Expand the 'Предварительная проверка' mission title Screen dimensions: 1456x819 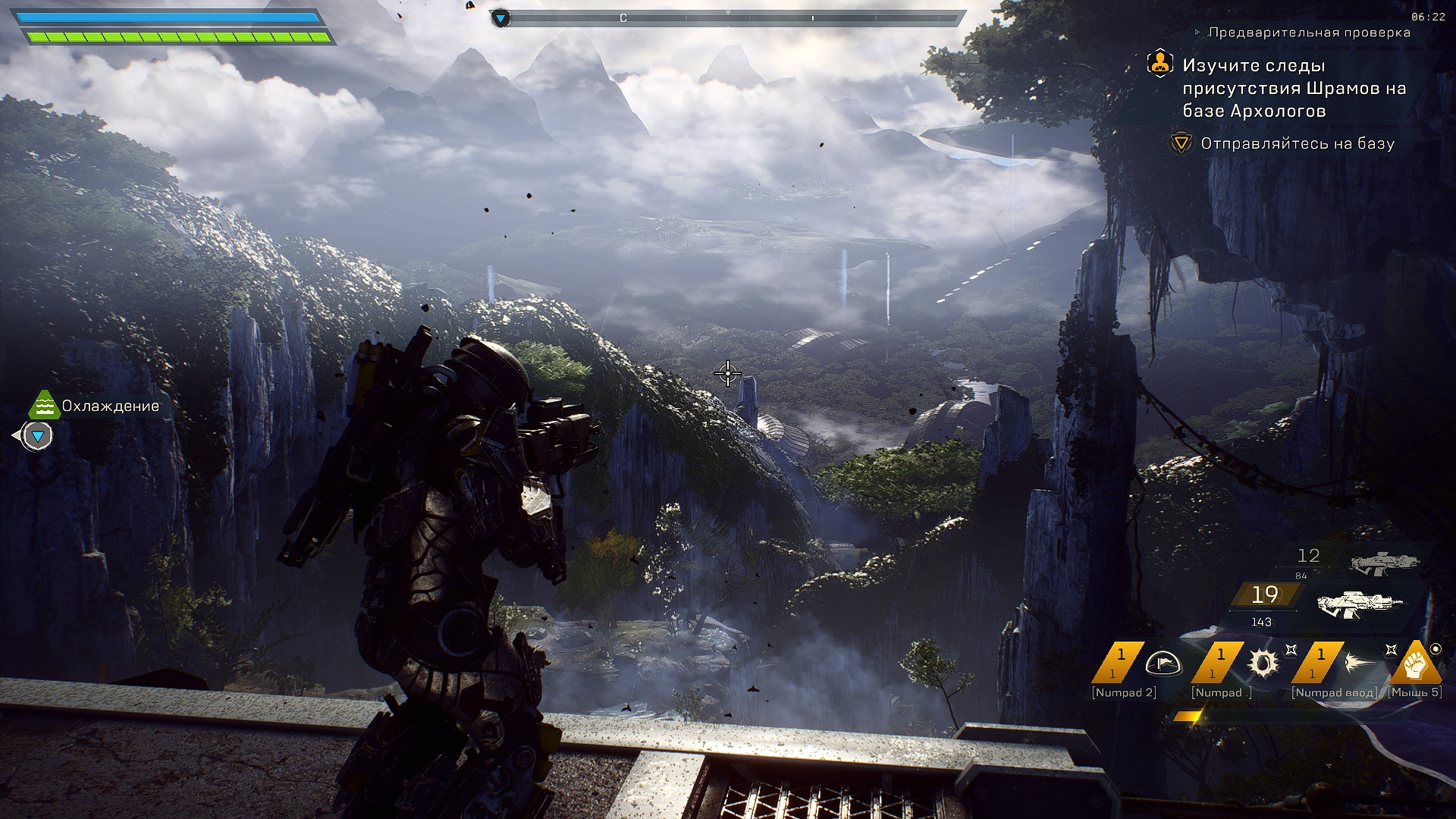pos(1309,33)
